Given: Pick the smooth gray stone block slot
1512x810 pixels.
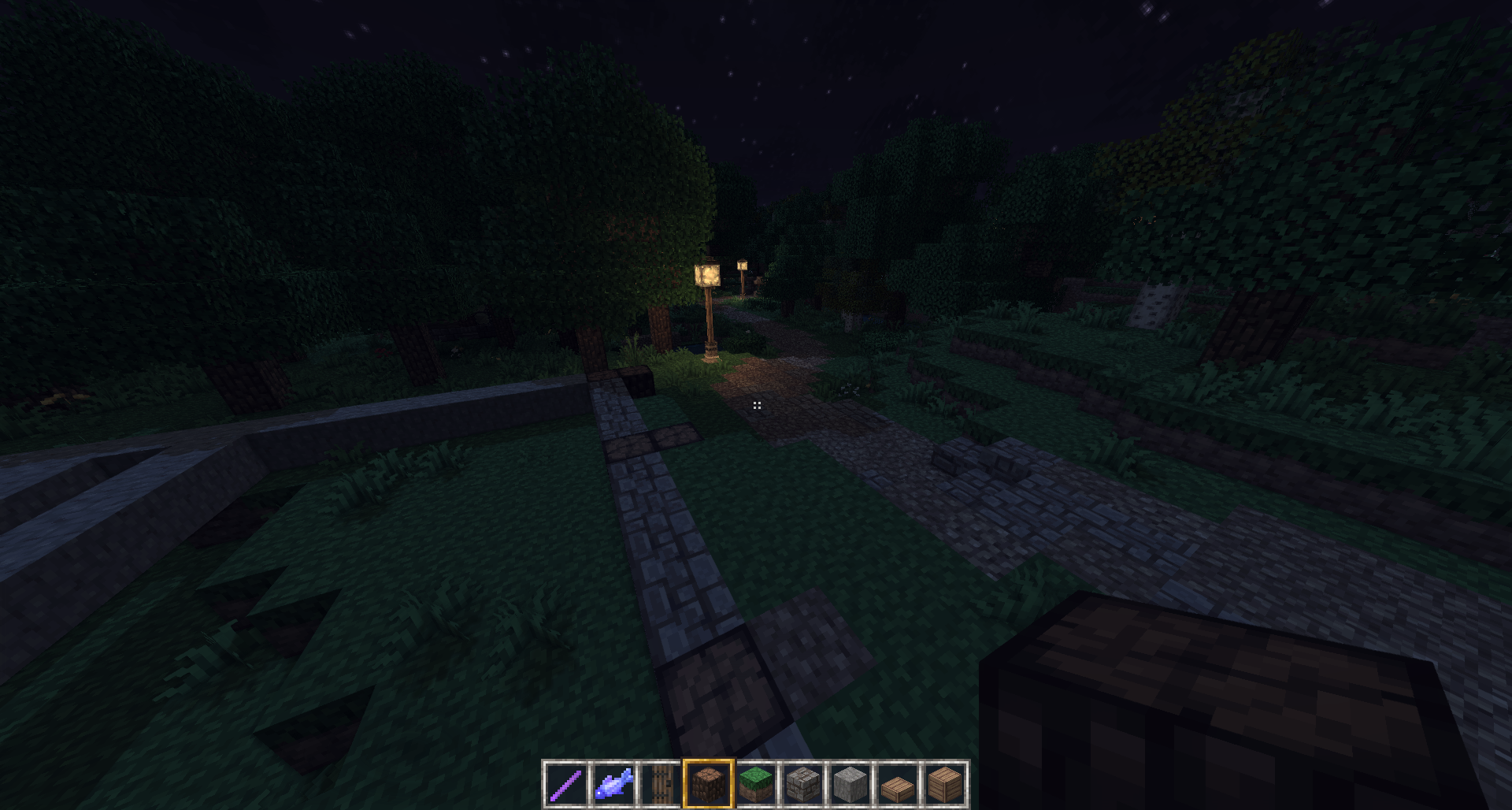Looking at the screenshot, I should click(850, 785).
